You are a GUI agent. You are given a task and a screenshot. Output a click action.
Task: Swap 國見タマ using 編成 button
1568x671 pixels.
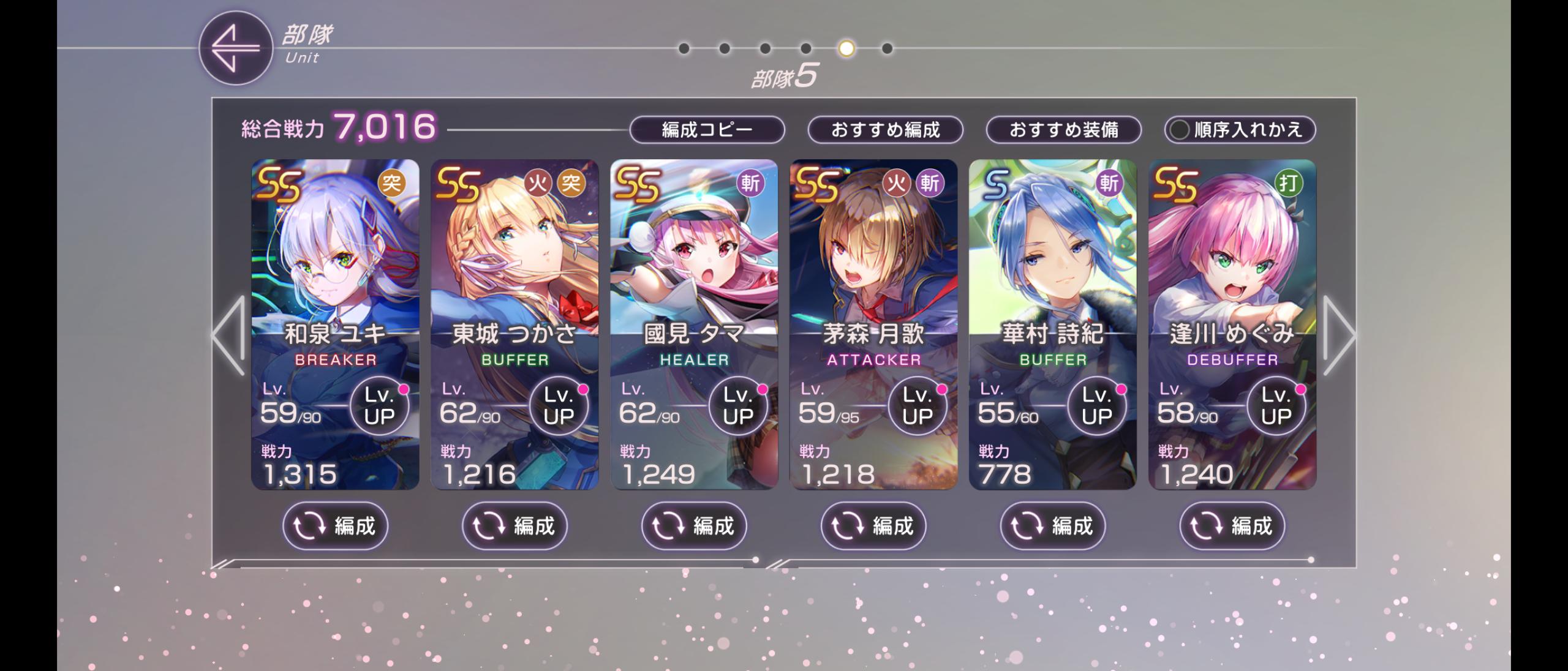pyautogui.click(x=694, y=526)
